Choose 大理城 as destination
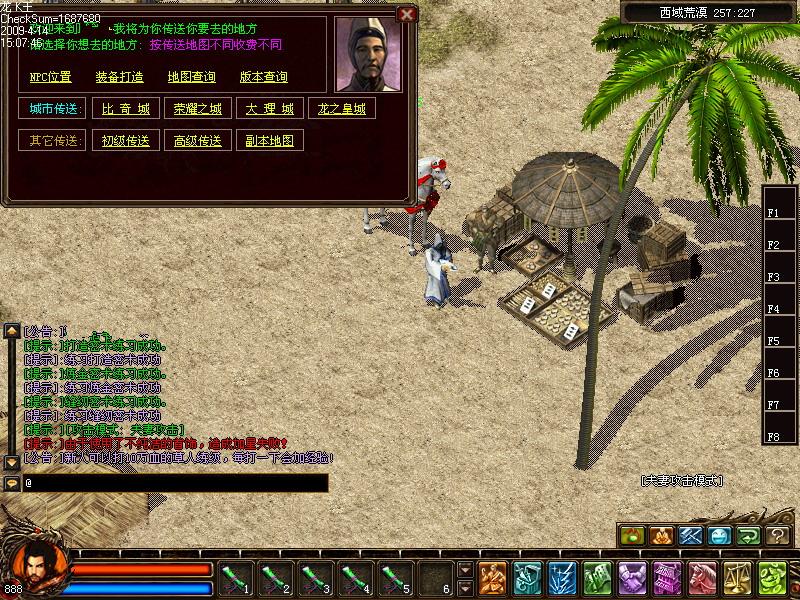 coord(270,109)
